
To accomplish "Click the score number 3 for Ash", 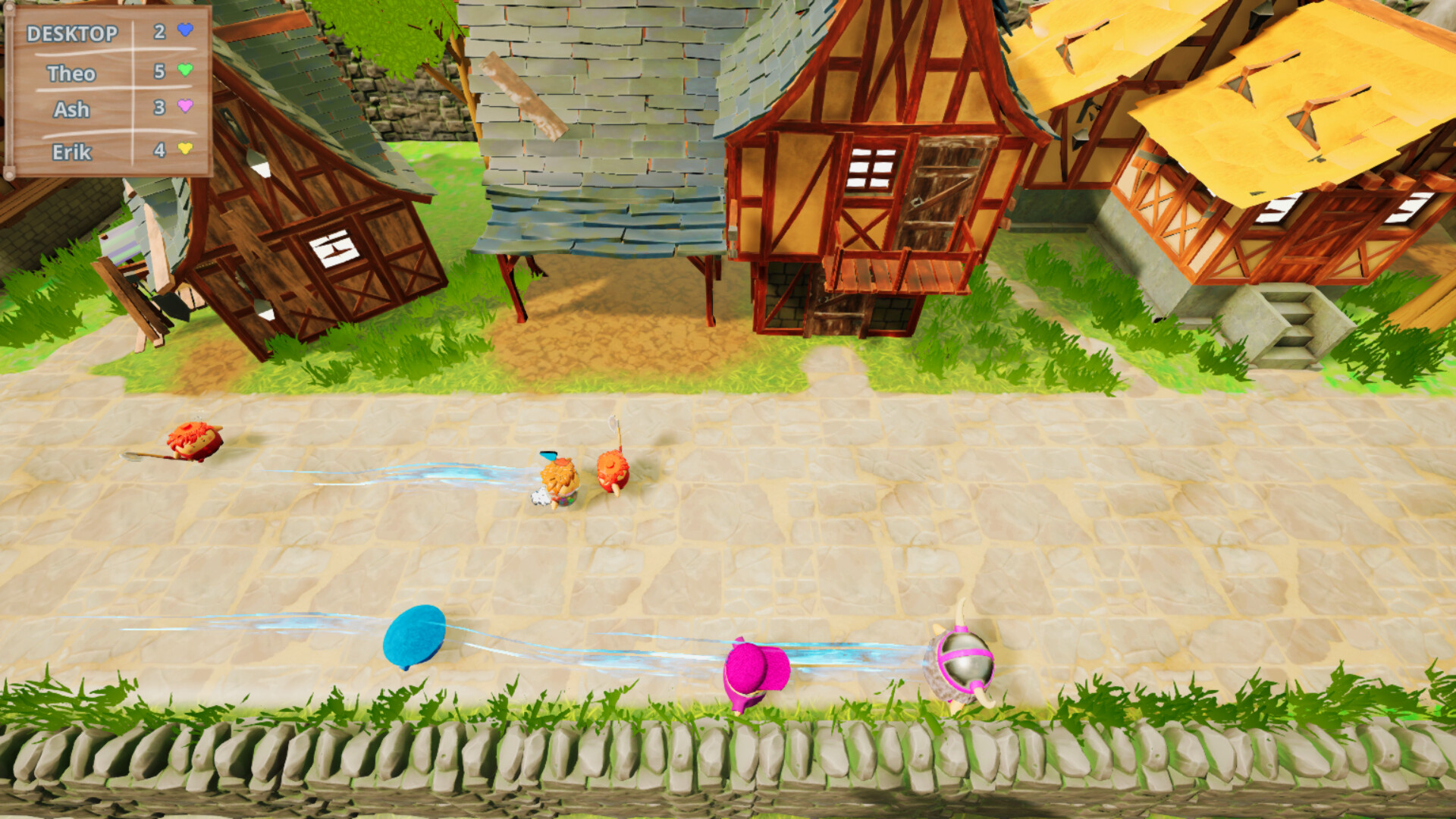I will (159, 108).
